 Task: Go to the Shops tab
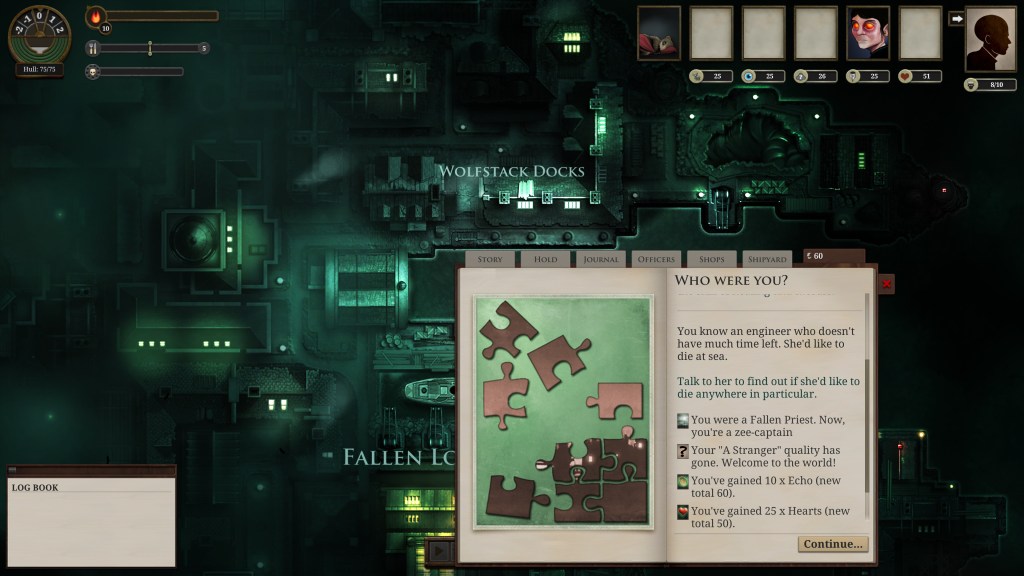pos(712,259)
